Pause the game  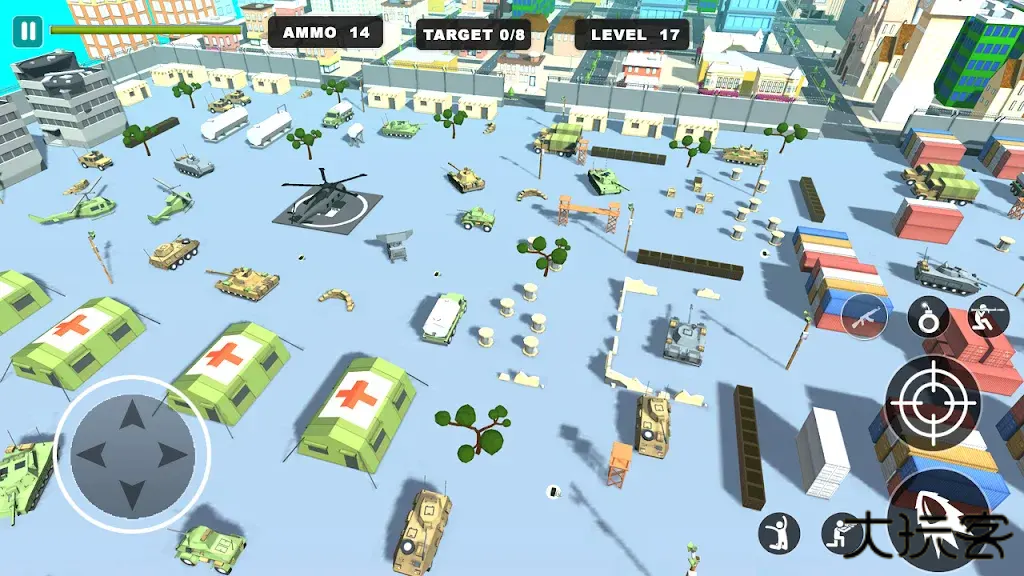pos(28,31)
